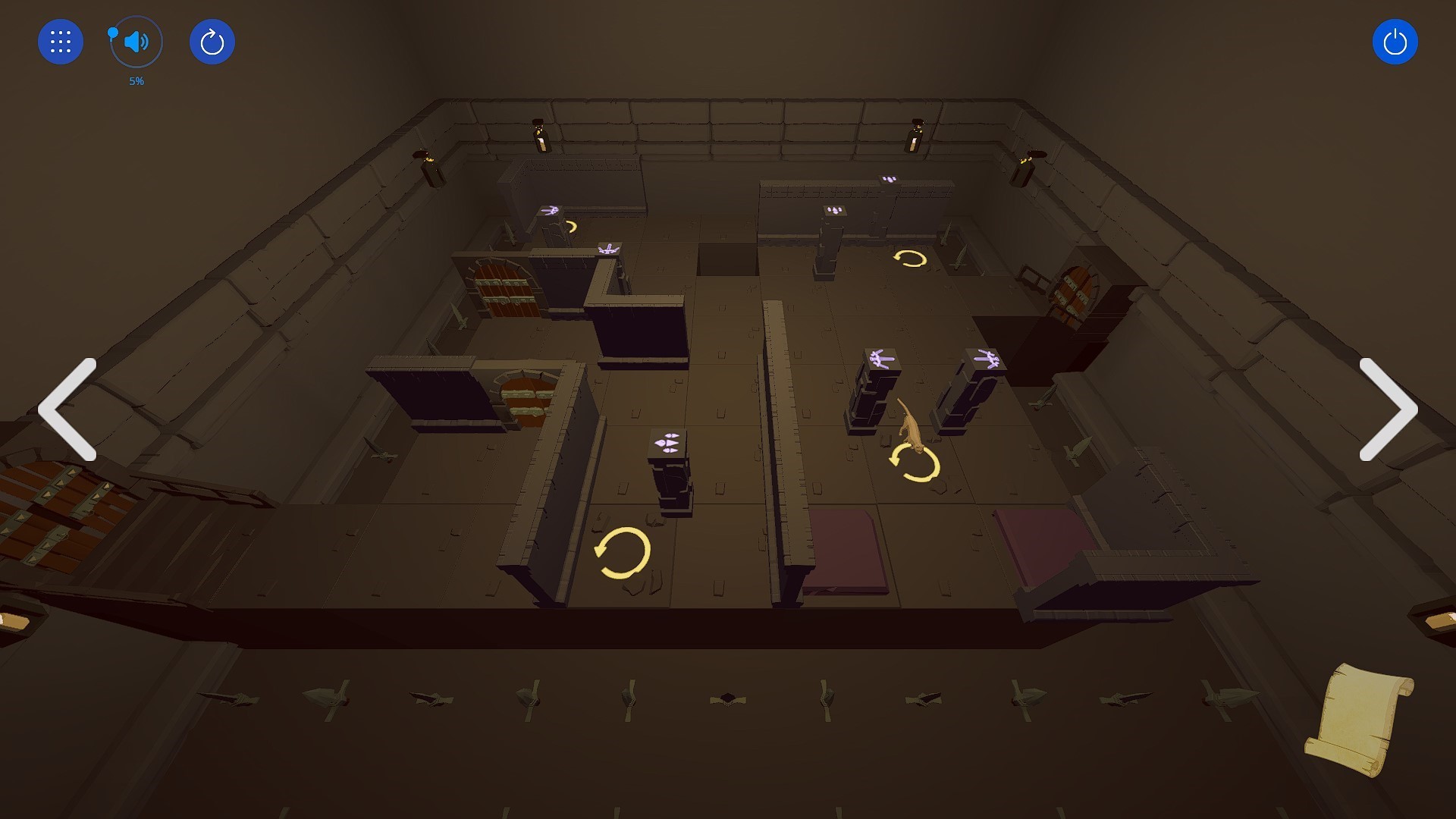Restart the current level
This screenshot has height=819, width=1456.
pyautogui.click(x=212, y=42)
